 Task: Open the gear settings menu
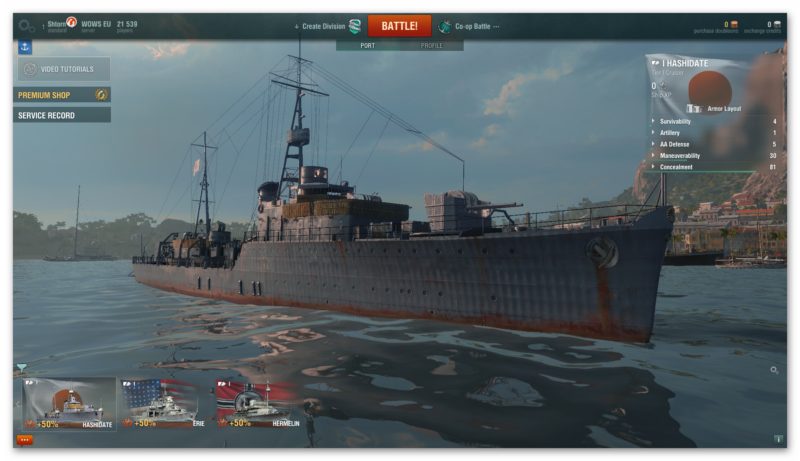click(x=27, y=26)
